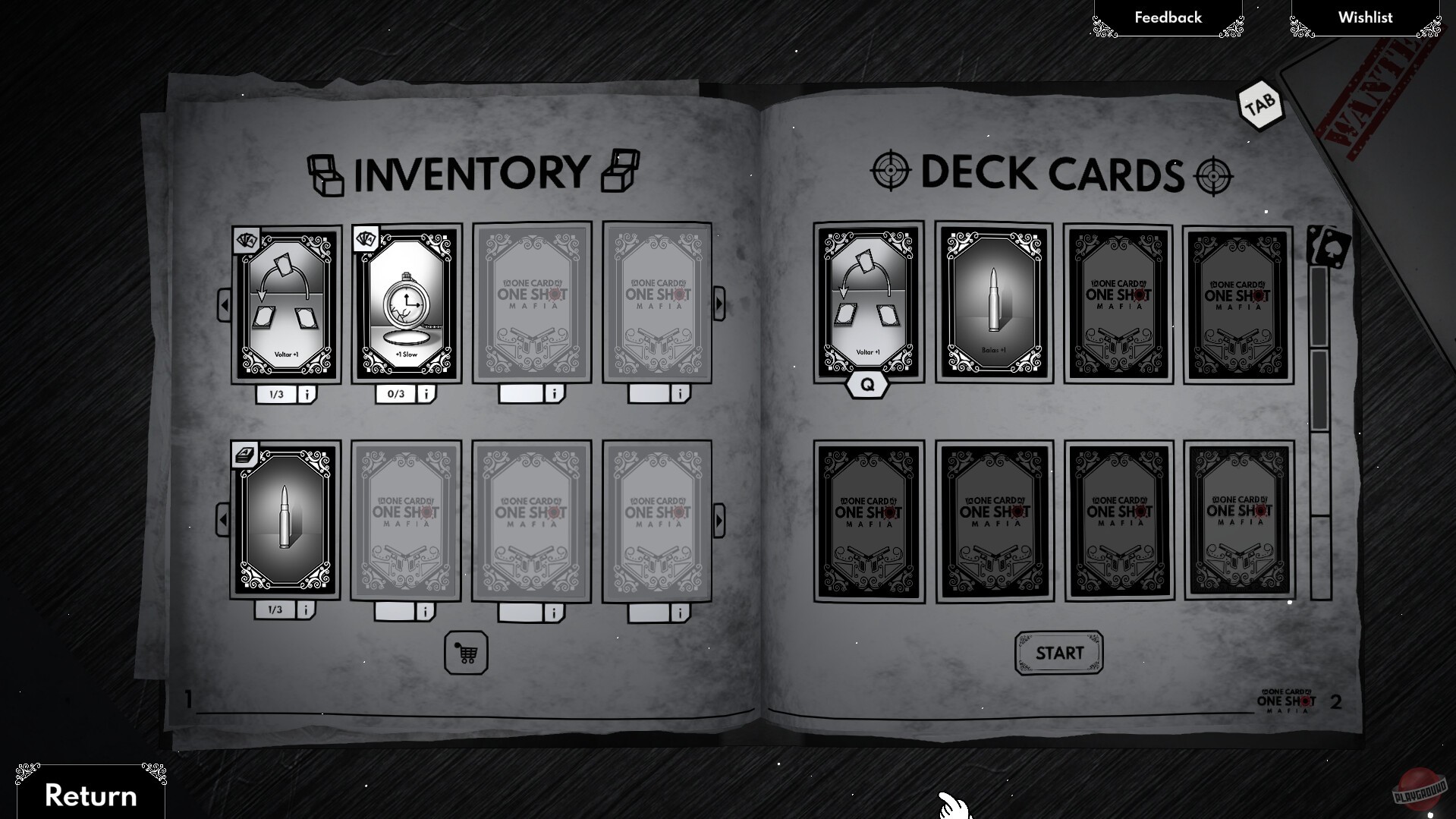Open info for the +1 Slow card
The image size is (1456, 819).
coord(426,393)
